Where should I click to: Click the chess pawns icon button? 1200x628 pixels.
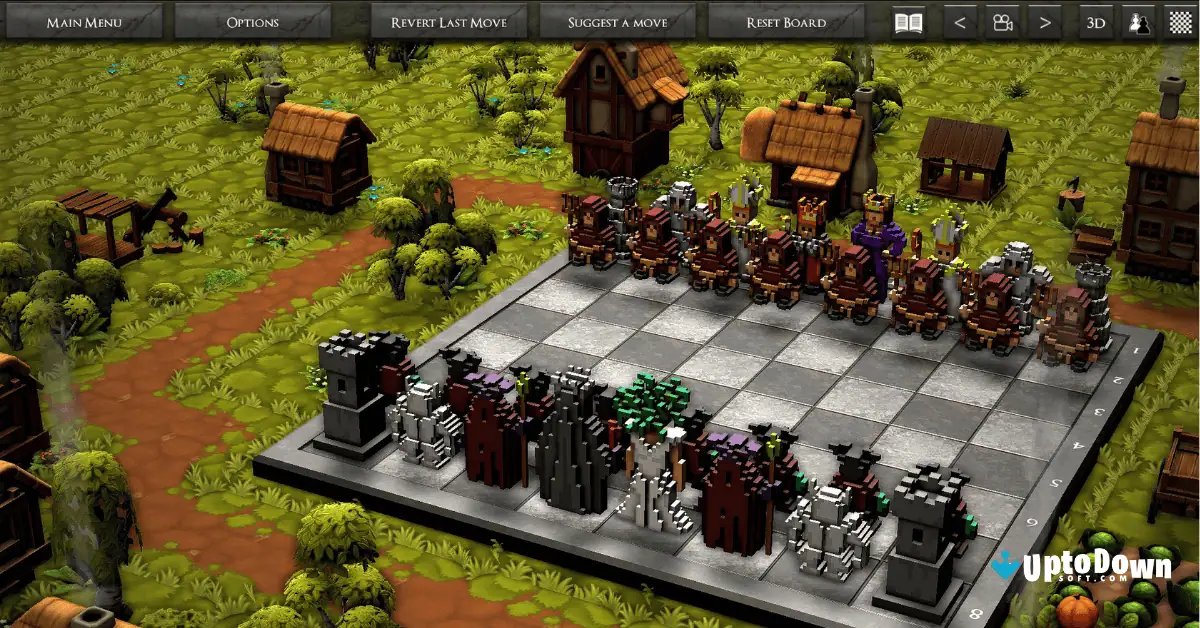1138,21
